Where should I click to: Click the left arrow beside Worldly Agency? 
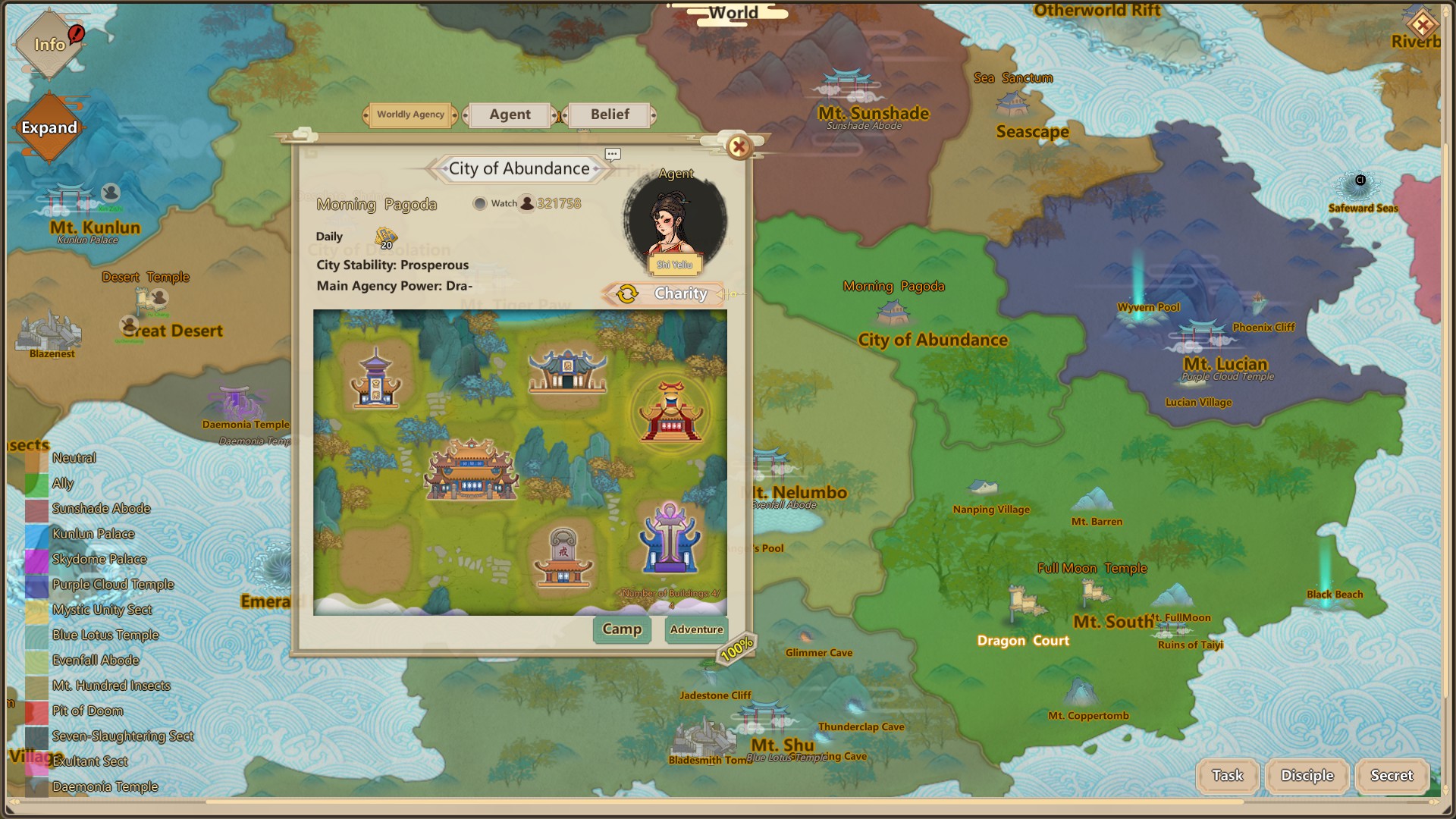(x=365, y=115)
